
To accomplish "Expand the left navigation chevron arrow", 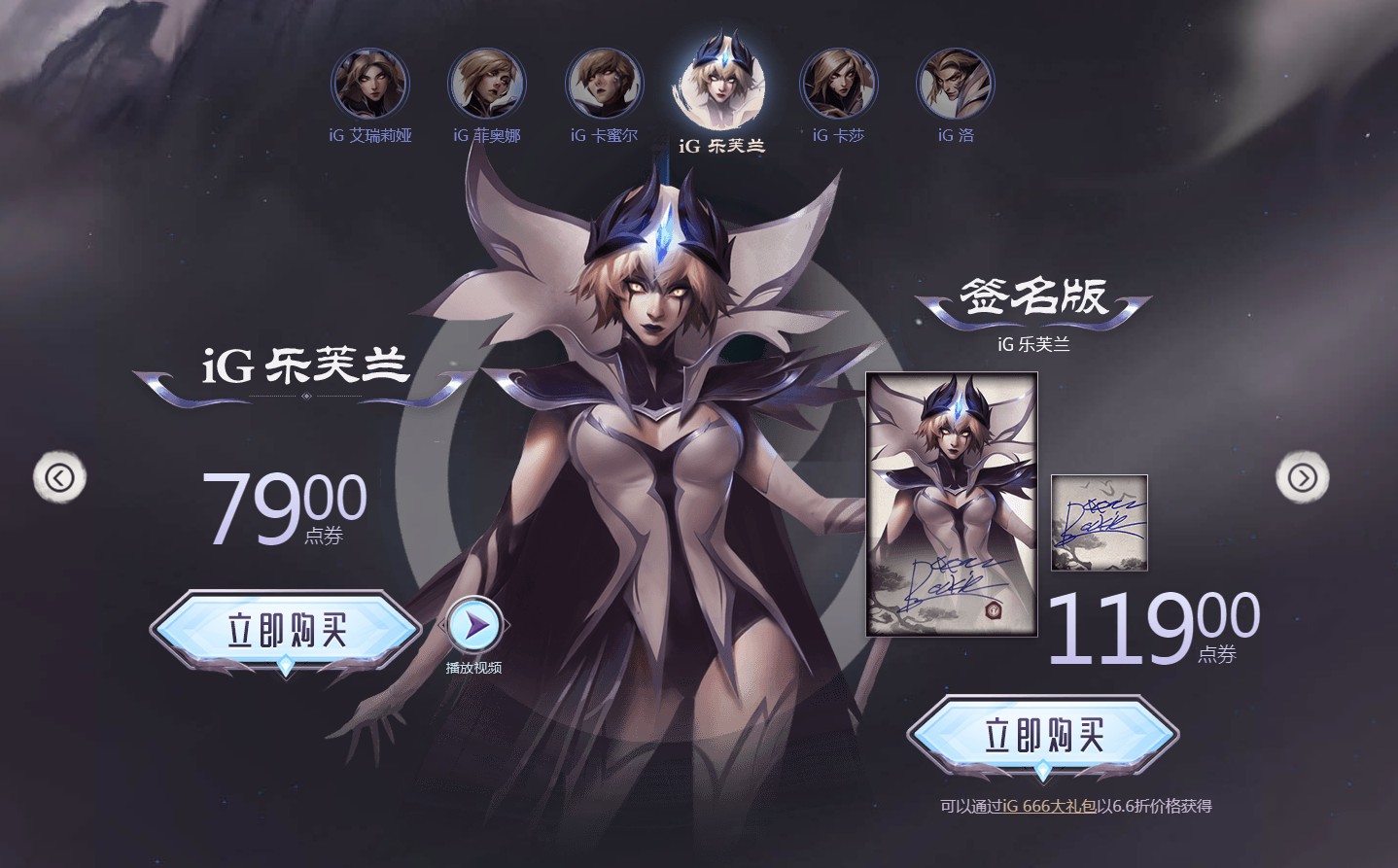I will pos(60,477).
